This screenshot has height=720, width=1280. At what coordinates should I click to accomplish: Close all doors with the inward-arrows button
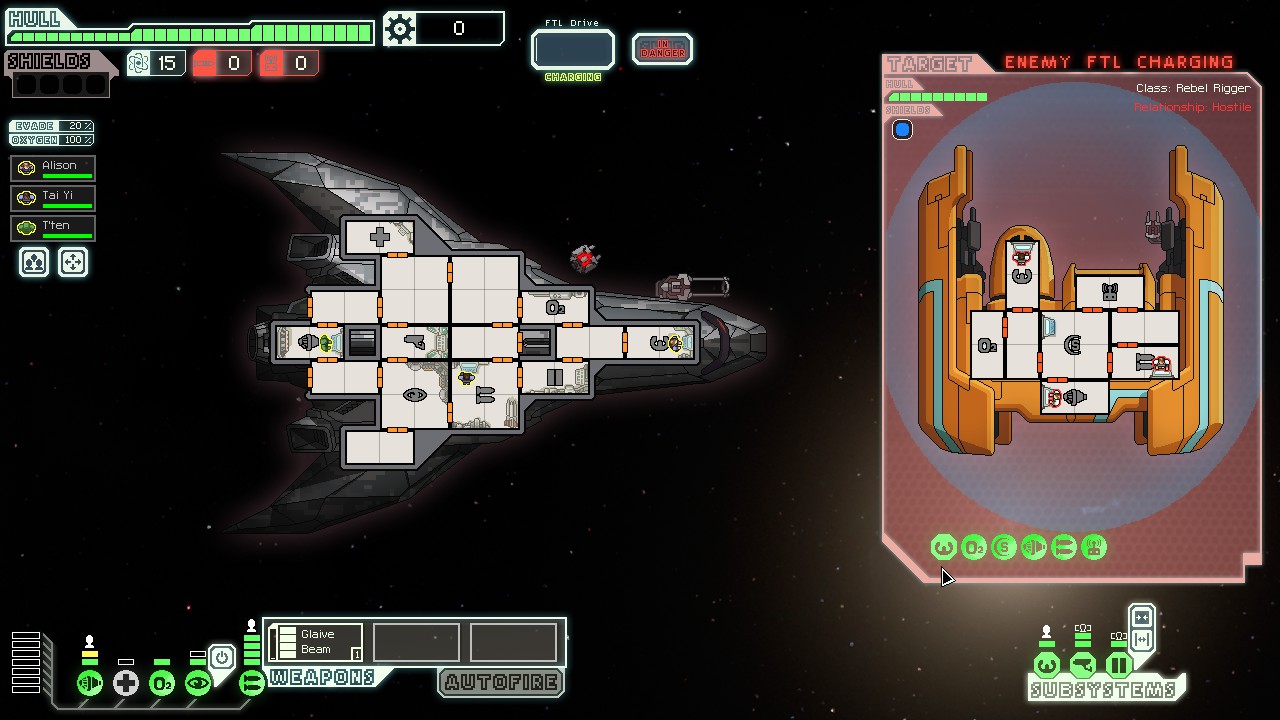(1142, 617)
